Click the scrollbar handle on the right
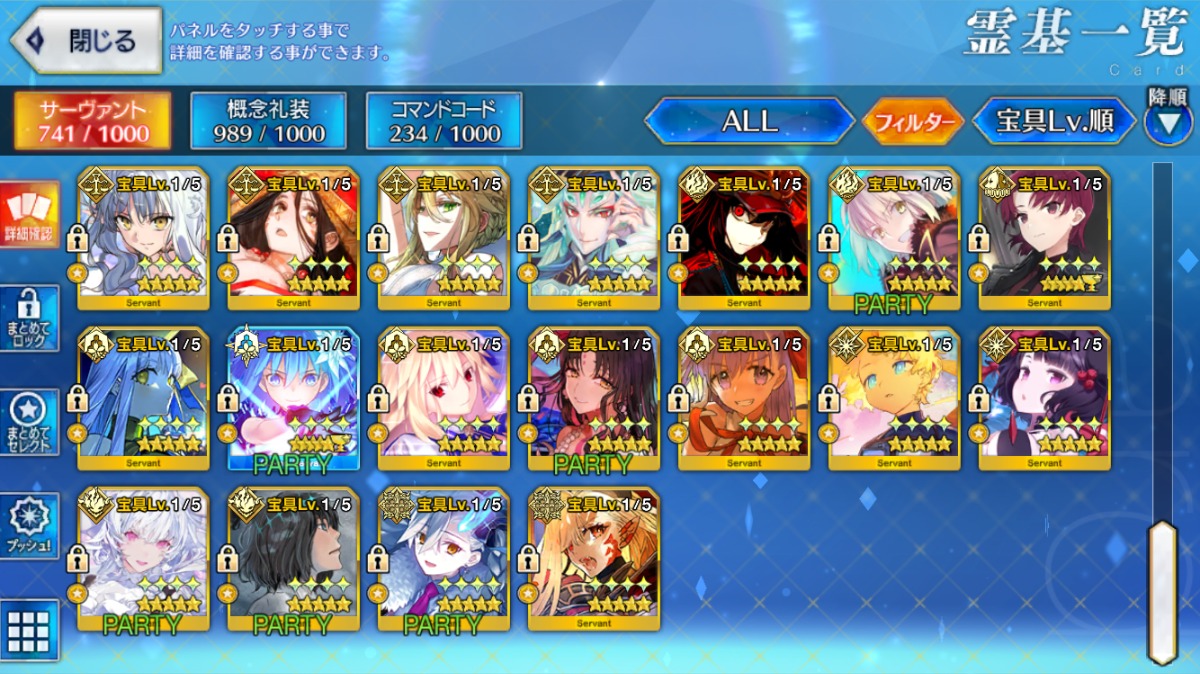Viewport: 1200px width, 674px height. 1162,590
